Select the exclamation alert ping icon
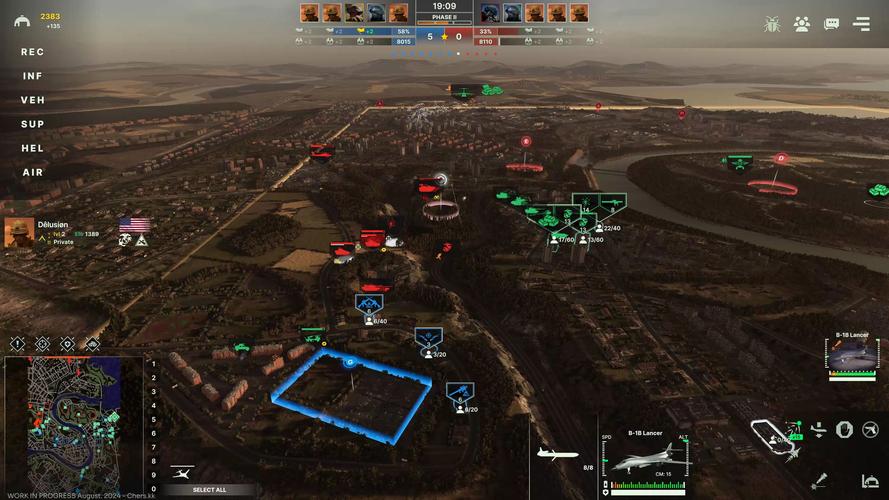 [17, 344]
